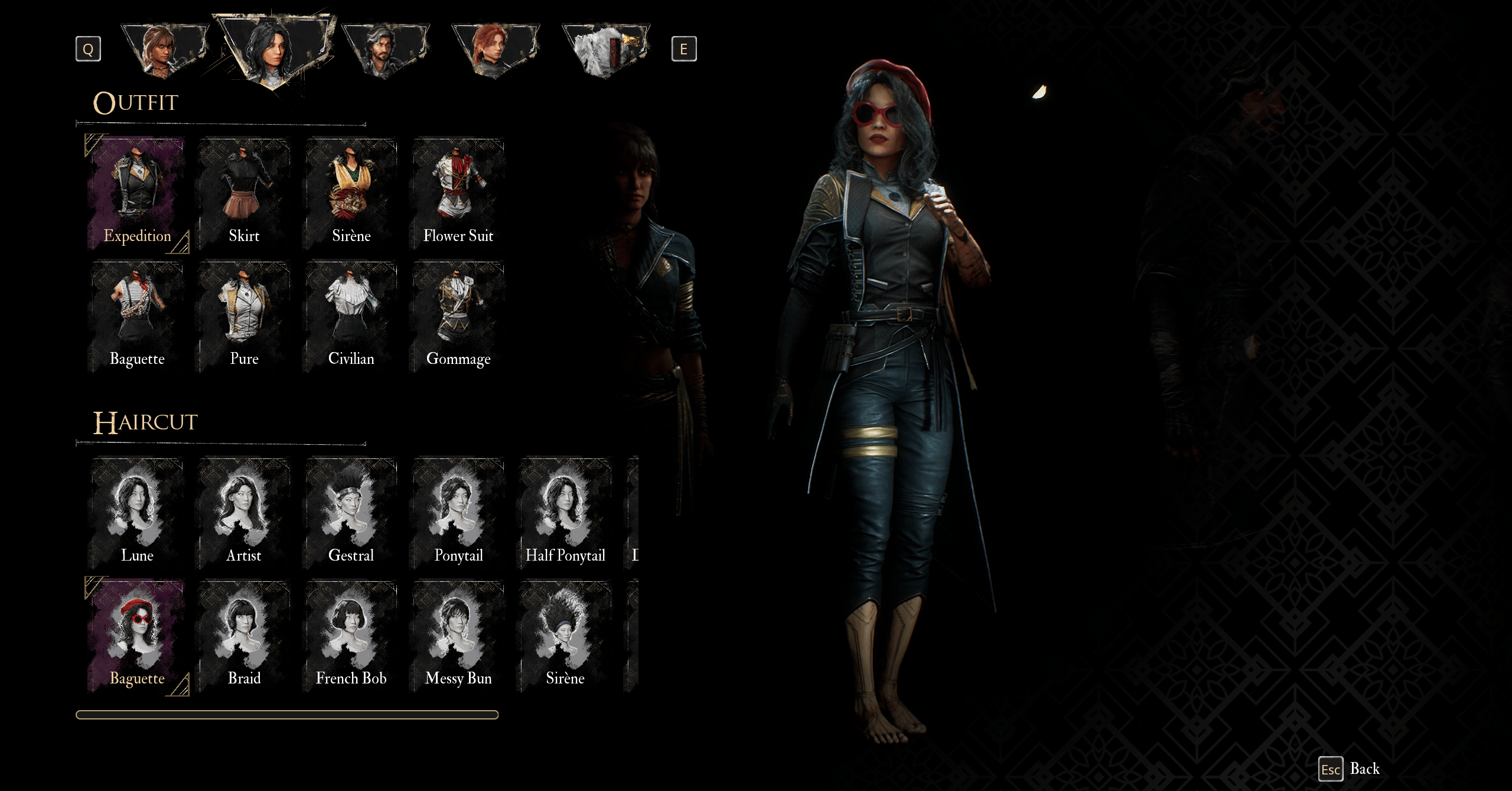Image resolution: width=1512 pixels, height=791 pixels.
Task: Click the haircut list horizontal scrollbar
Action: [x=287, y=715]
